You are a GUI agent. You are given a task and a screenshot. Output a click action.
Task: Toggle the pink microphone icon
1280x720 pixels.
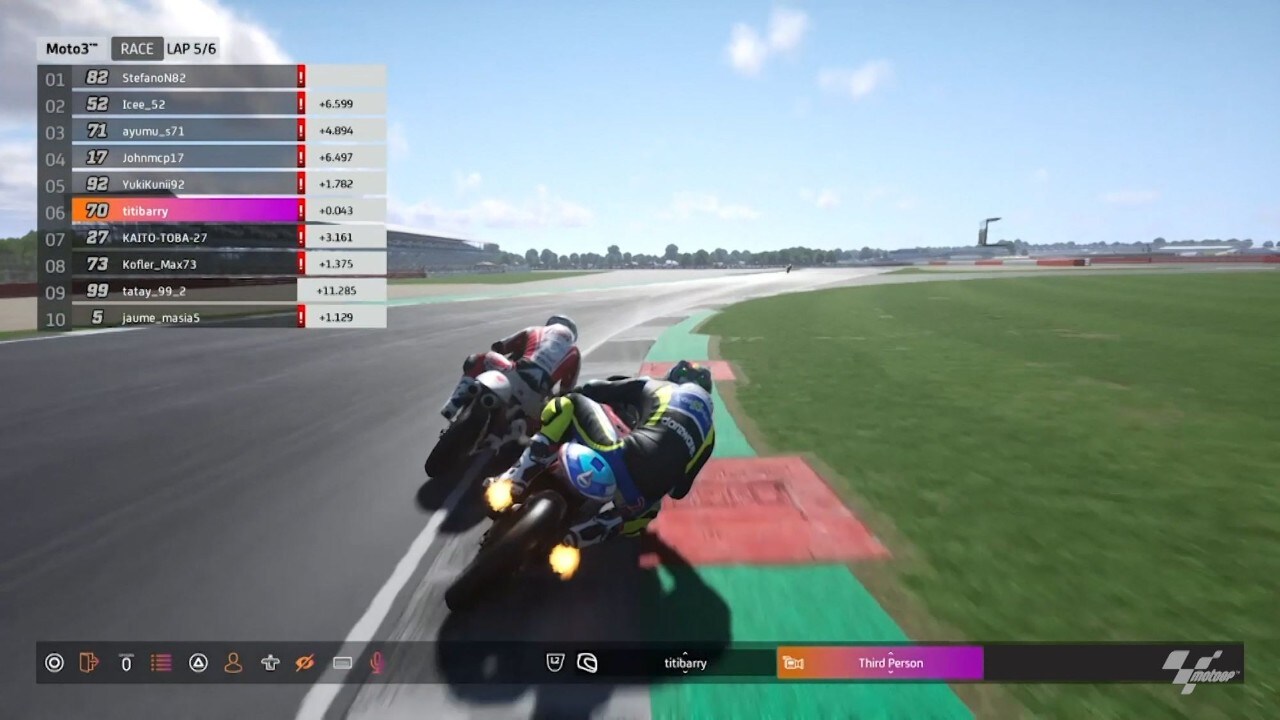(x=377, y=663)
